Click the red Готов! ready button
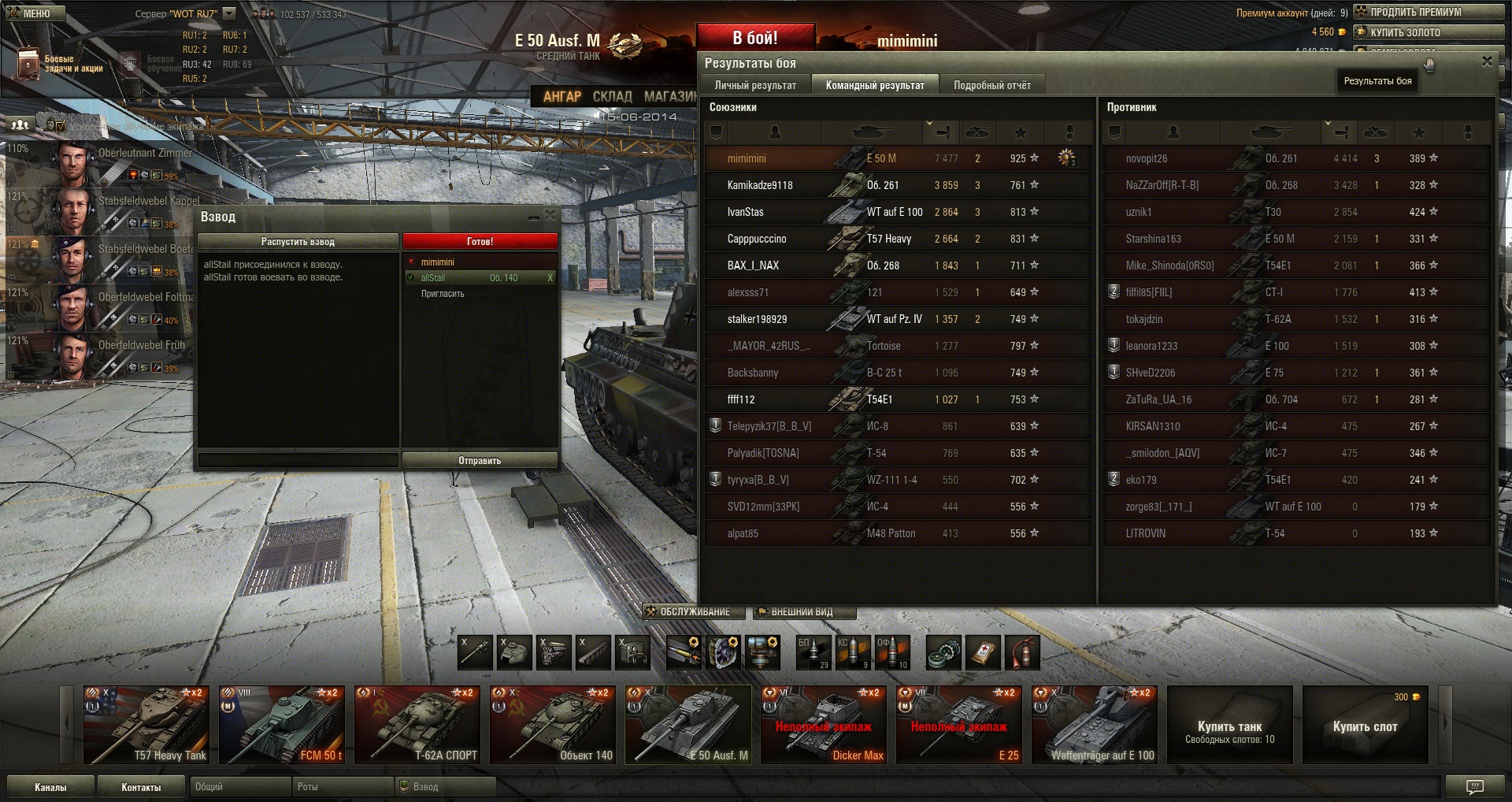 (480, 242)
